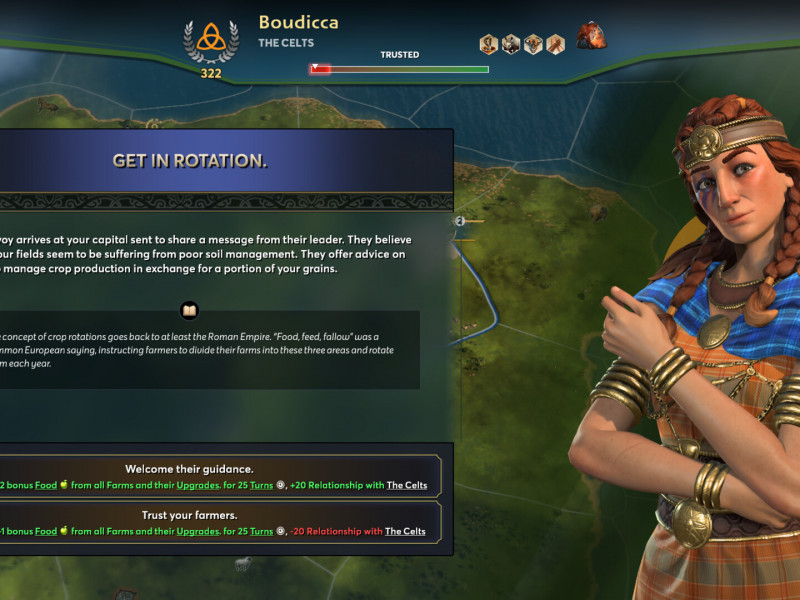
Task: Open the book lore icon
Action: click(x=189, y=310)
